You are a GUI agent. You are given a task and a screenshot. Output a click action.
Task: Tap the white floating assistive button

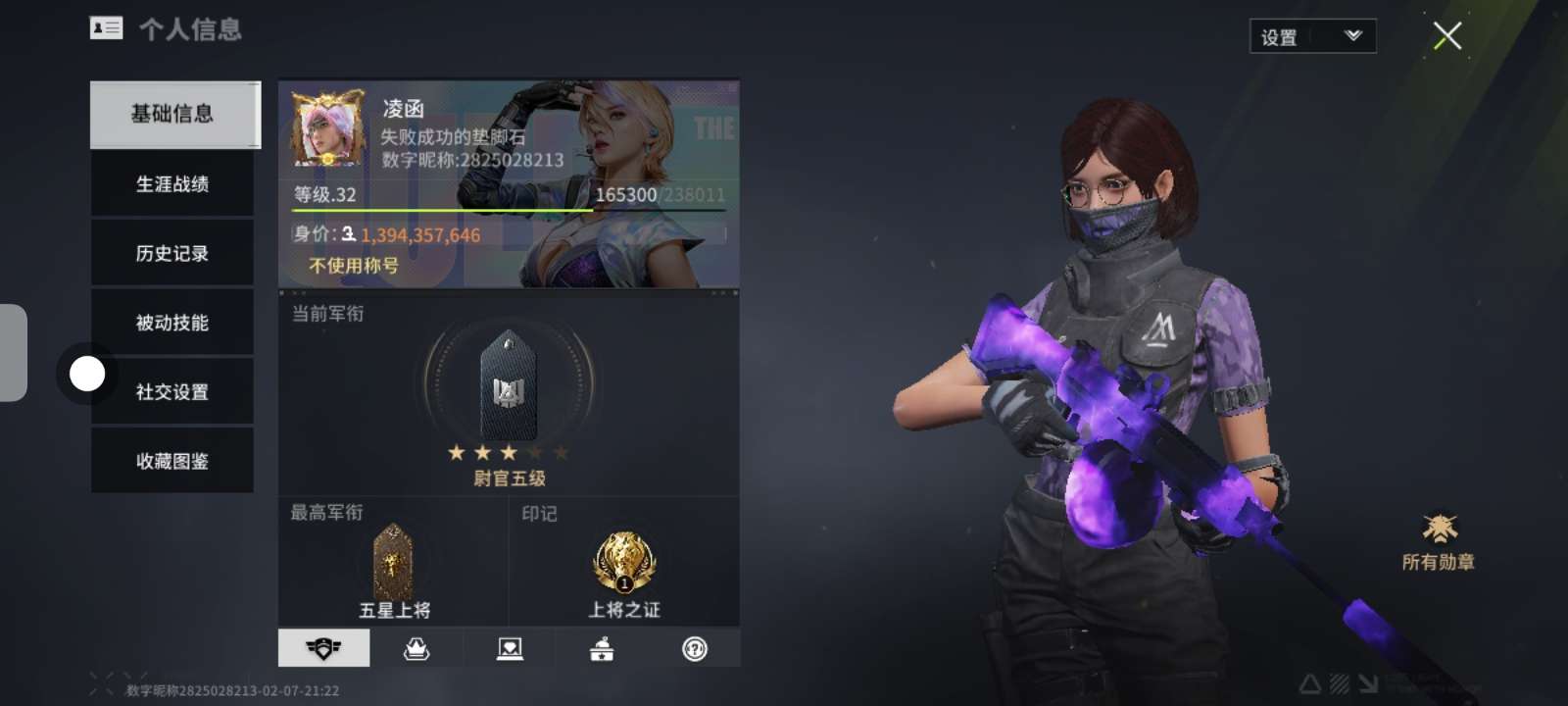[x=87, y=374]
